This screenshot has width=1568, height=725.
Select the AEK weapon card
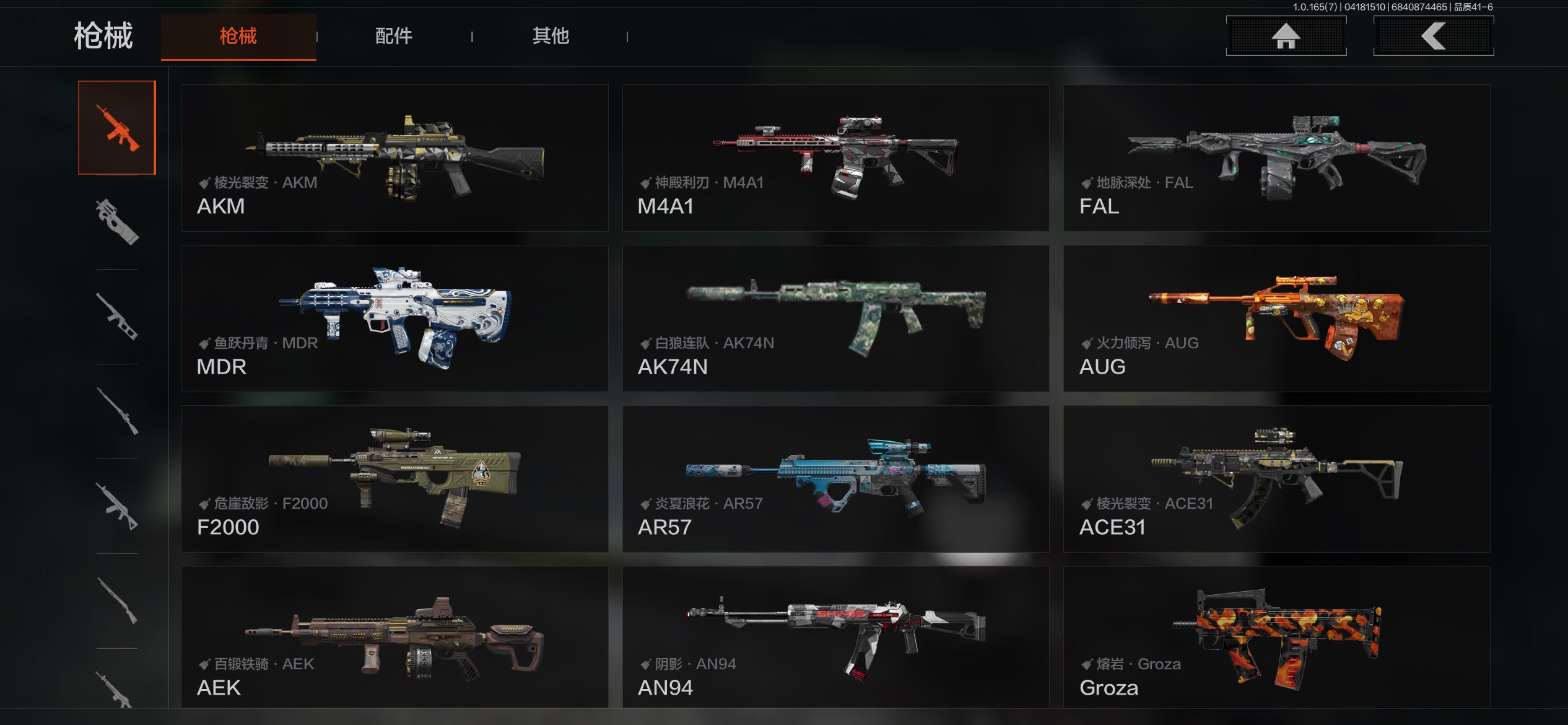pos(394,637)
